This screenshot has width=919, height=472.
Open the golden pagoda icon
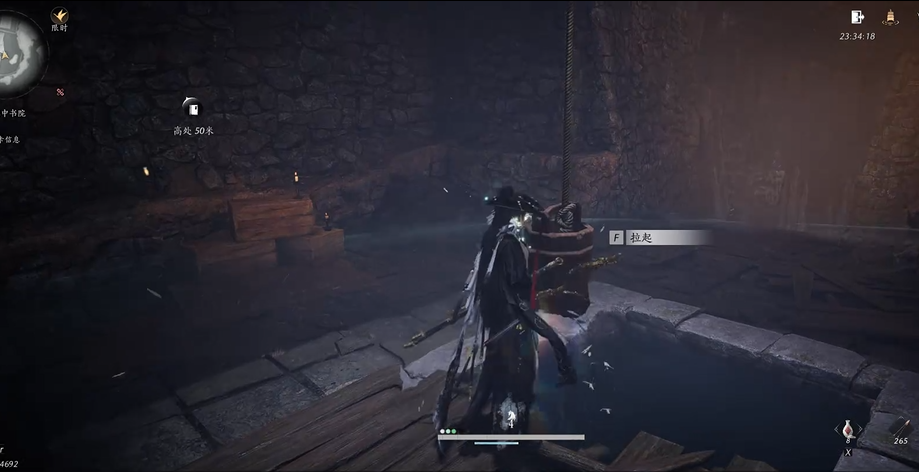pos(889,17)
